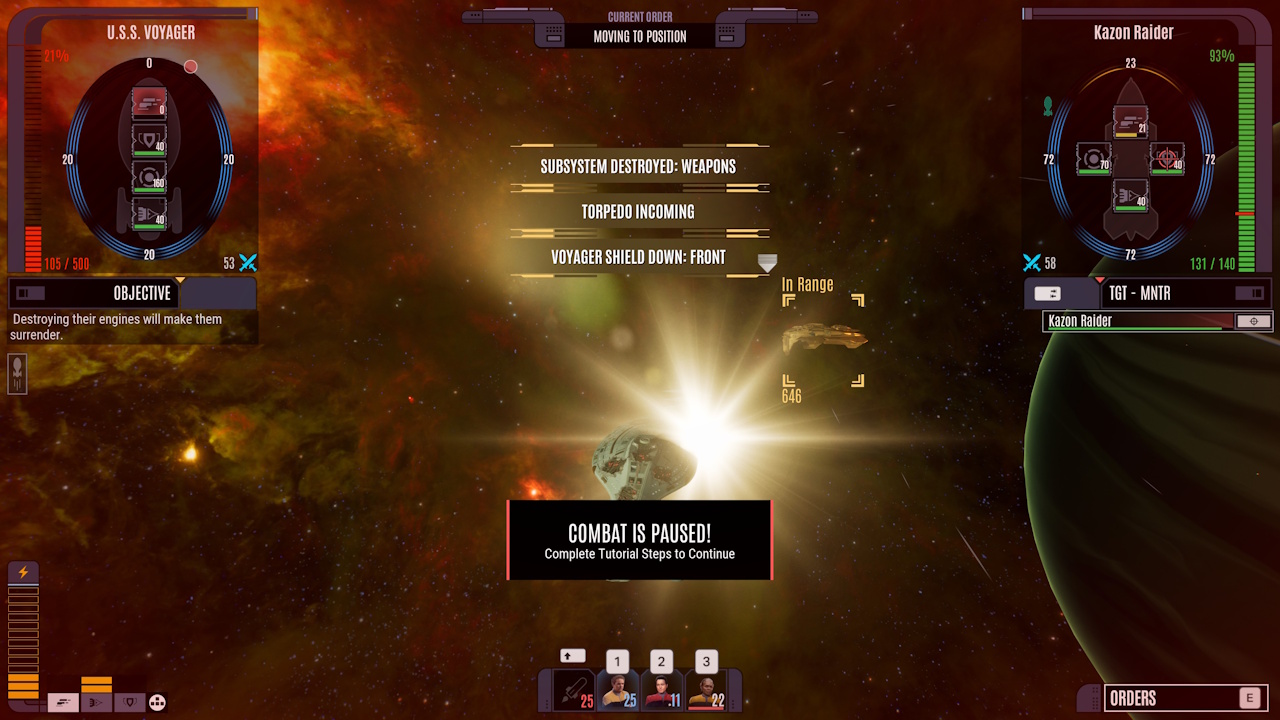Click the up-arrow hotkey button above the crew bar

pyautogui.click(x=573, y=655)
